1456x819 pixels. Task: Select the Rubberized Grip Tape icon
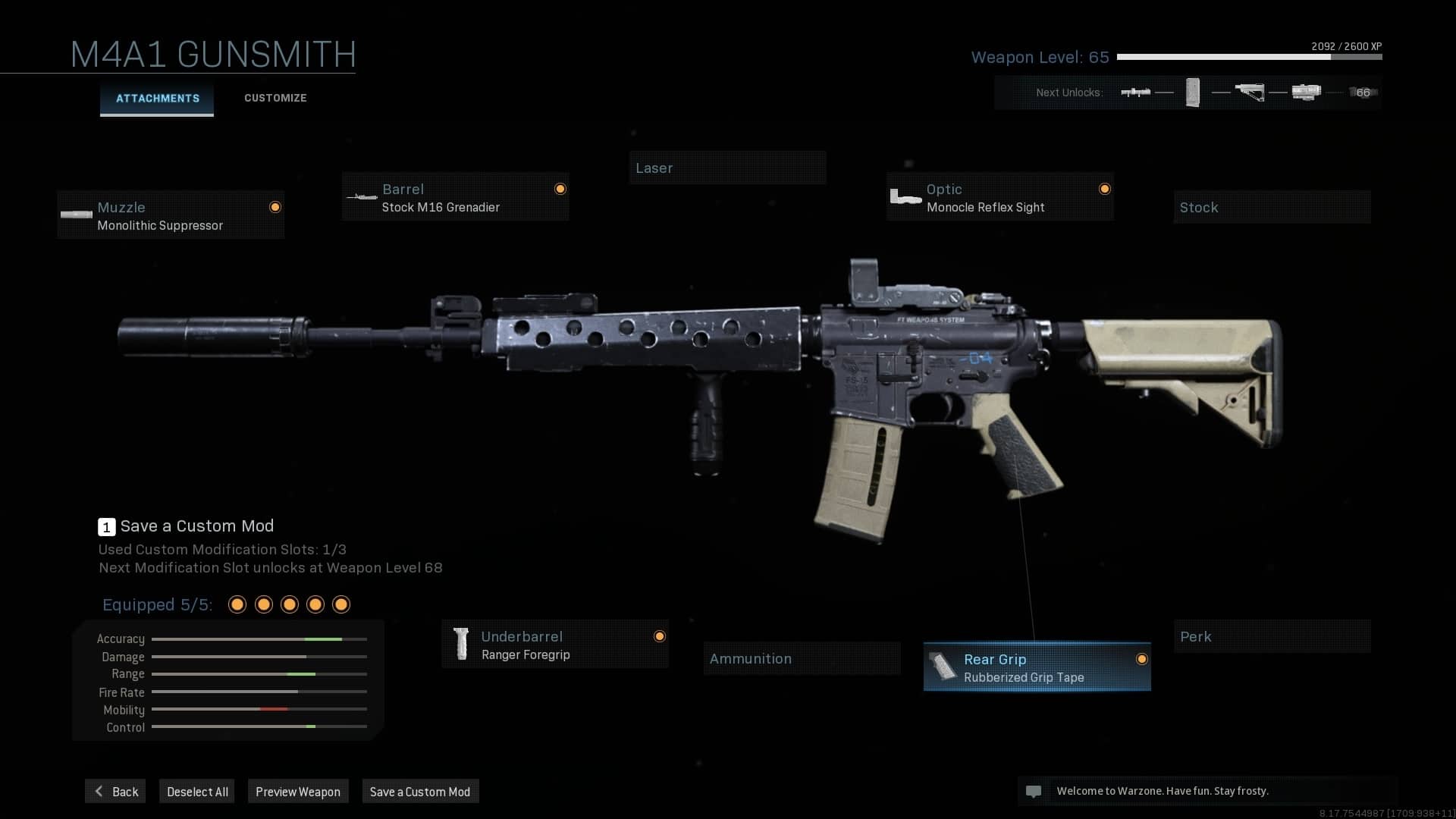click(x=944, y=667)
